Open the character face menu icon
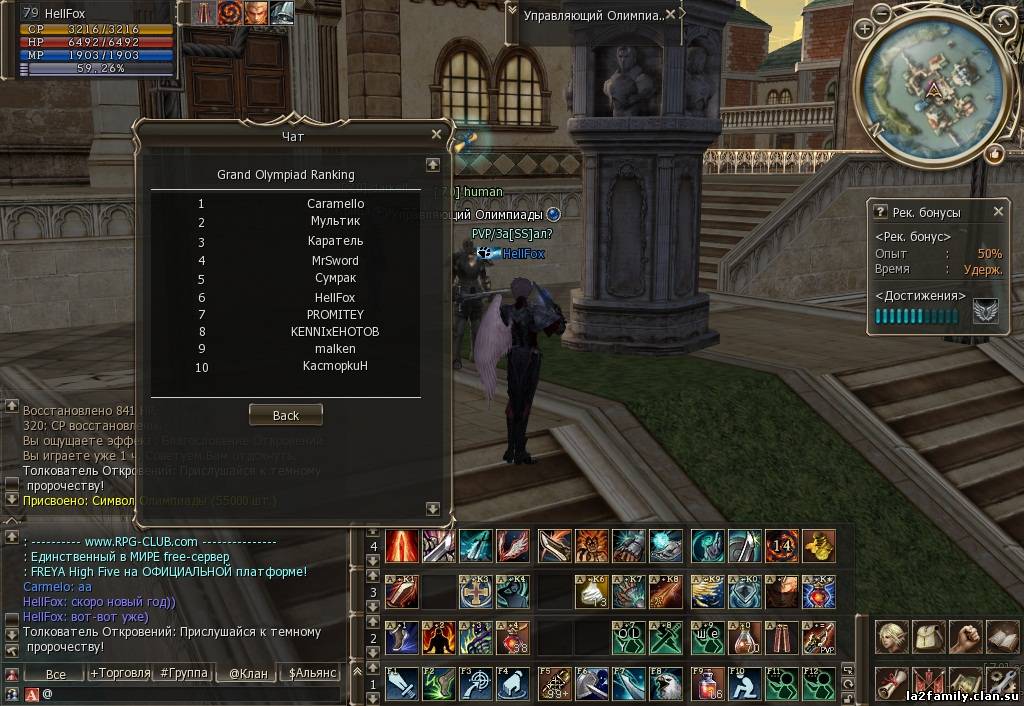This screenshot has height=706, width=1024. [x=890, y=636]
